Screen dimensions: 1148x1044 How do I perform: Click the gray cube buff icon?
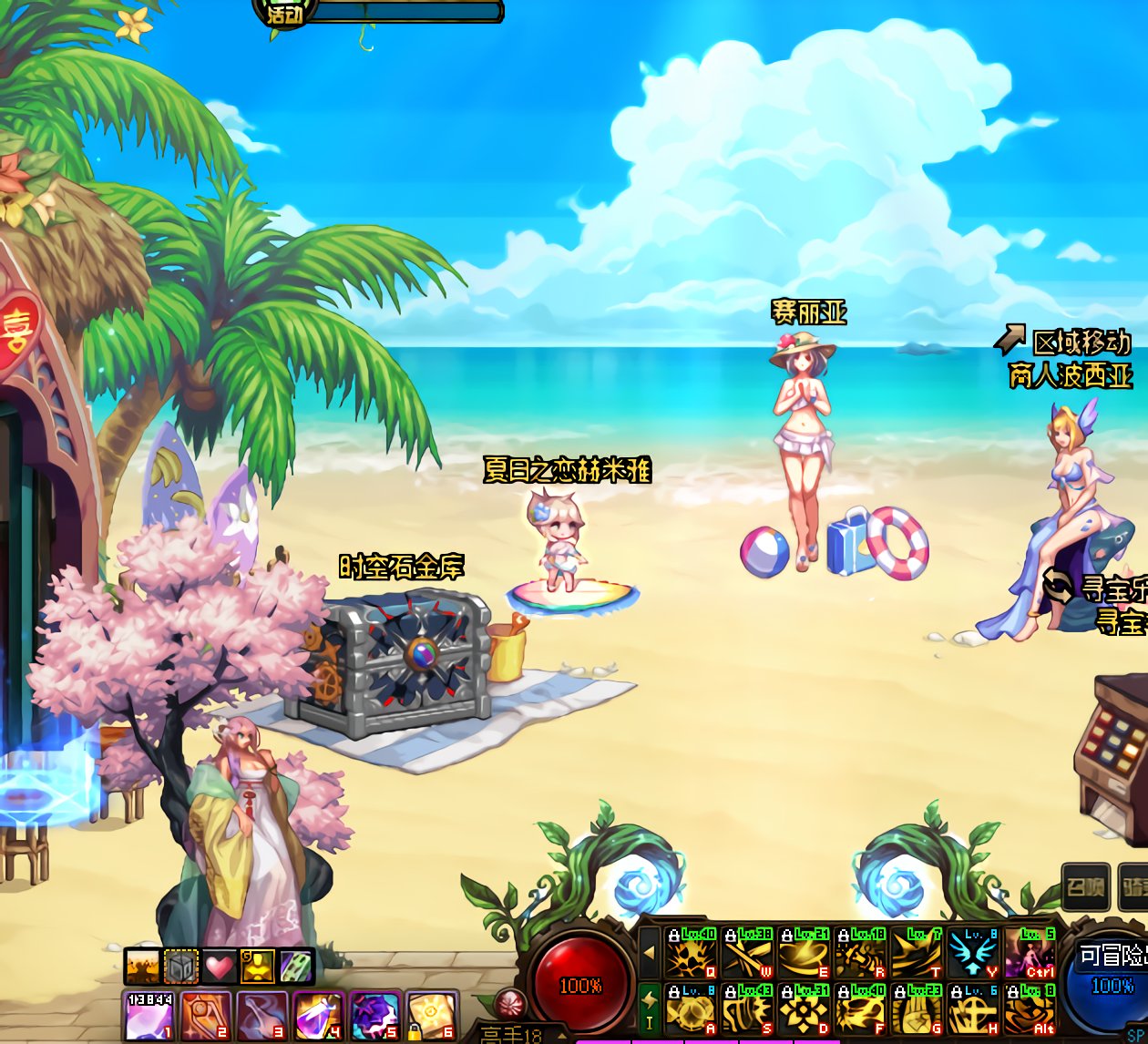click(181, 967)
